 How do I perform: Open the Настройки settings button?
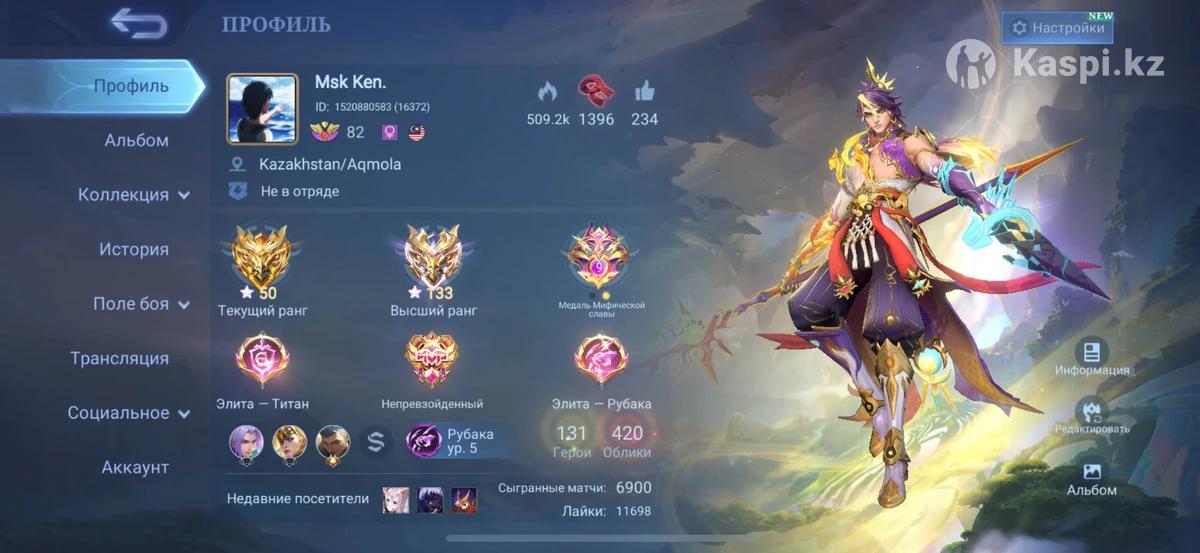pos(1057,28)
